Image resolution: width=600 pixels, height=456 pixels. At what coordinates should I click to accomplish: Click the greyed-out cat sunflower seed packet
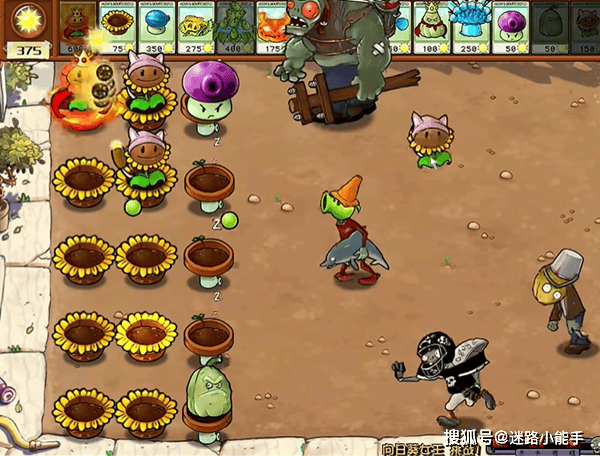click(x=585, y=27)
